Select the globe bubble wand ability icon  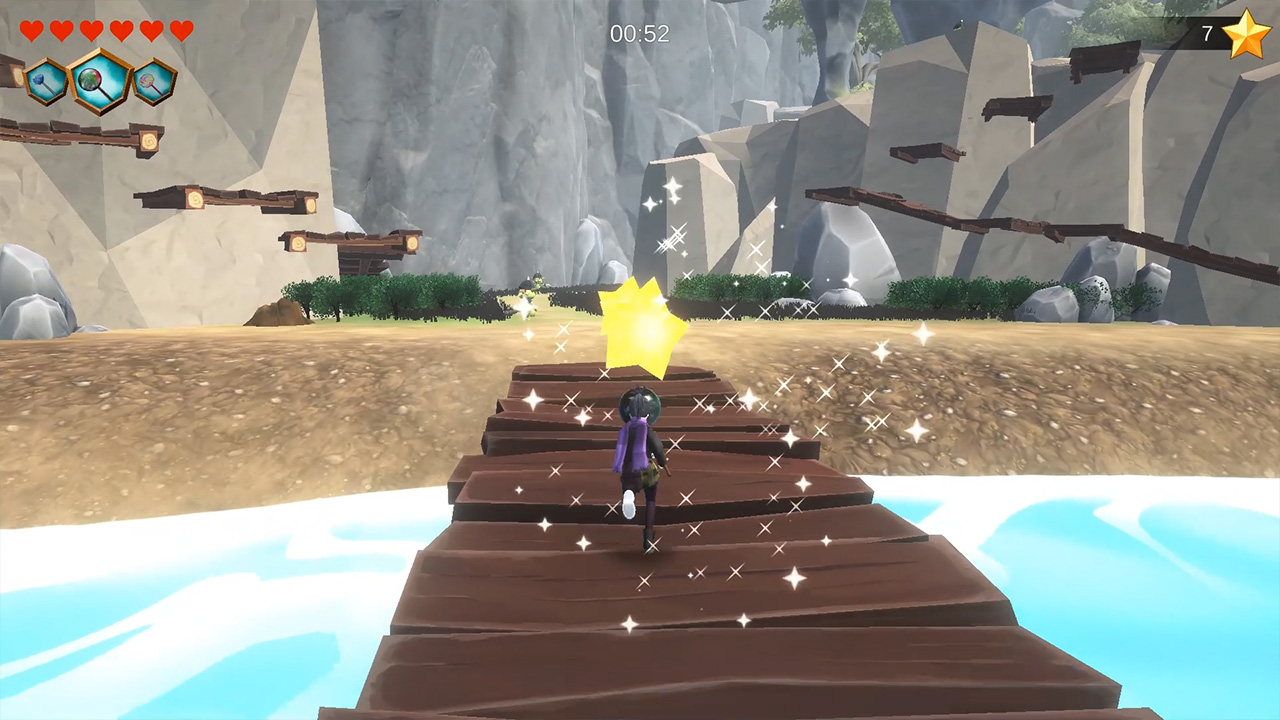(98, 82)
